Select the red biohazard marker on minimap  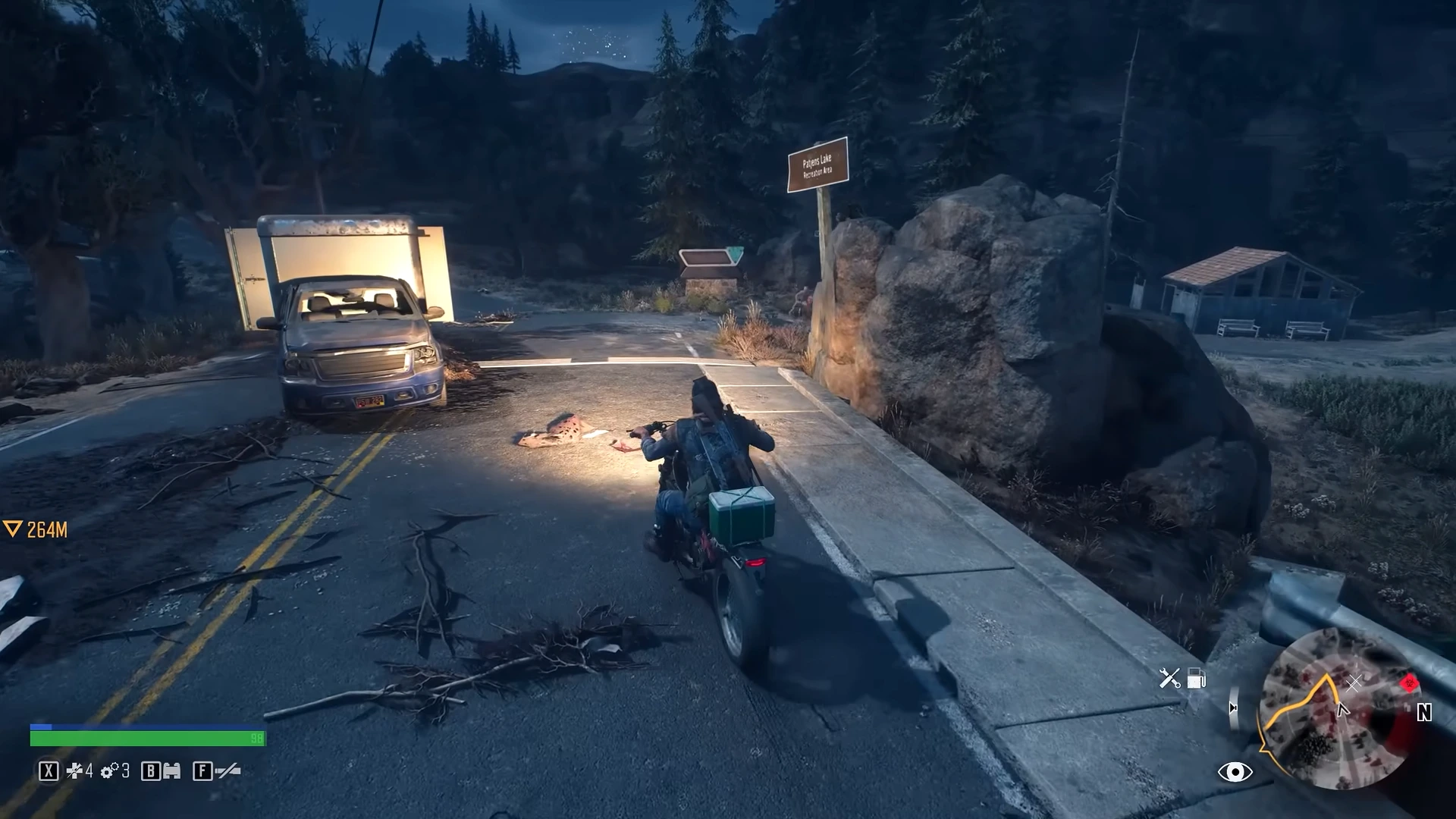point(1409,683)
